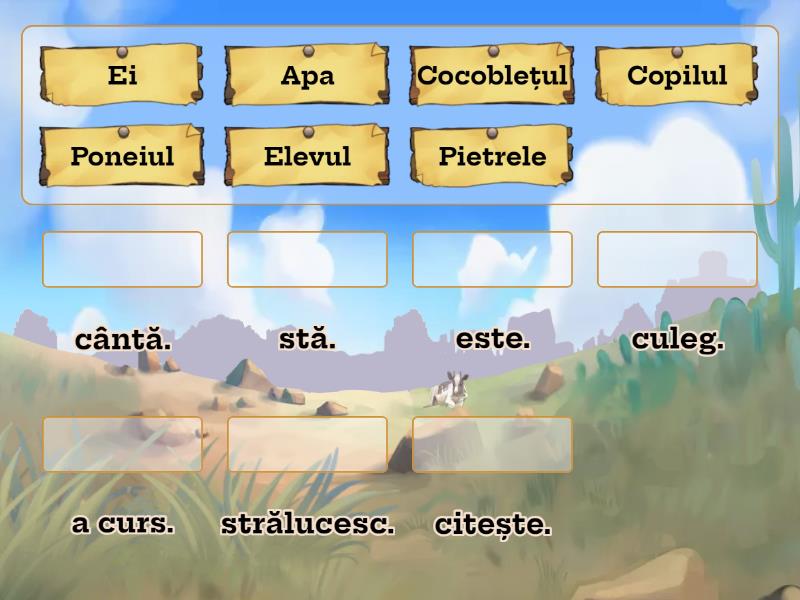Pick the "Apa" word tile
The image size is (800, 600).
(x=307, y=75)
